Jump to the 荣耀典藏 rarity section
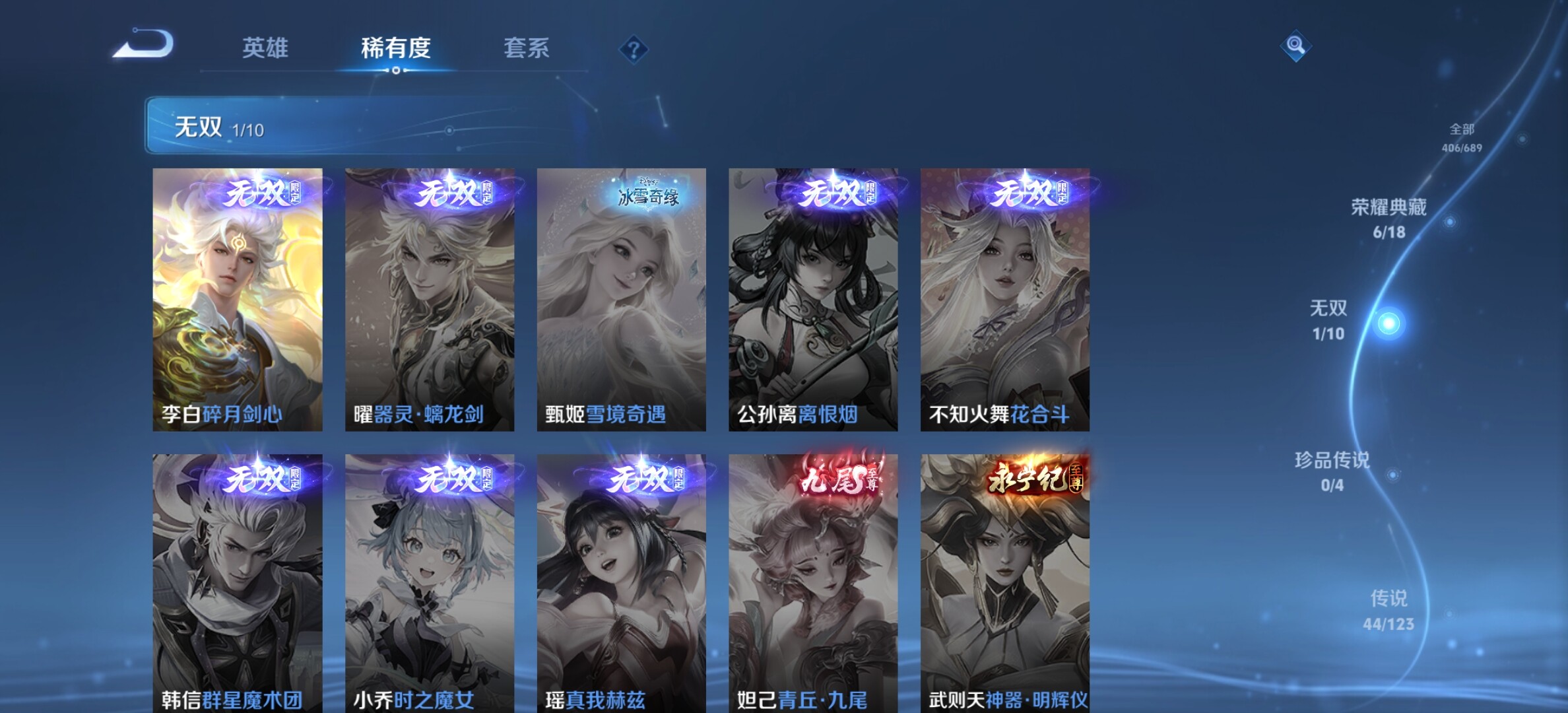The height and width of the screenshot is (713, 1568). [1389, 219]
